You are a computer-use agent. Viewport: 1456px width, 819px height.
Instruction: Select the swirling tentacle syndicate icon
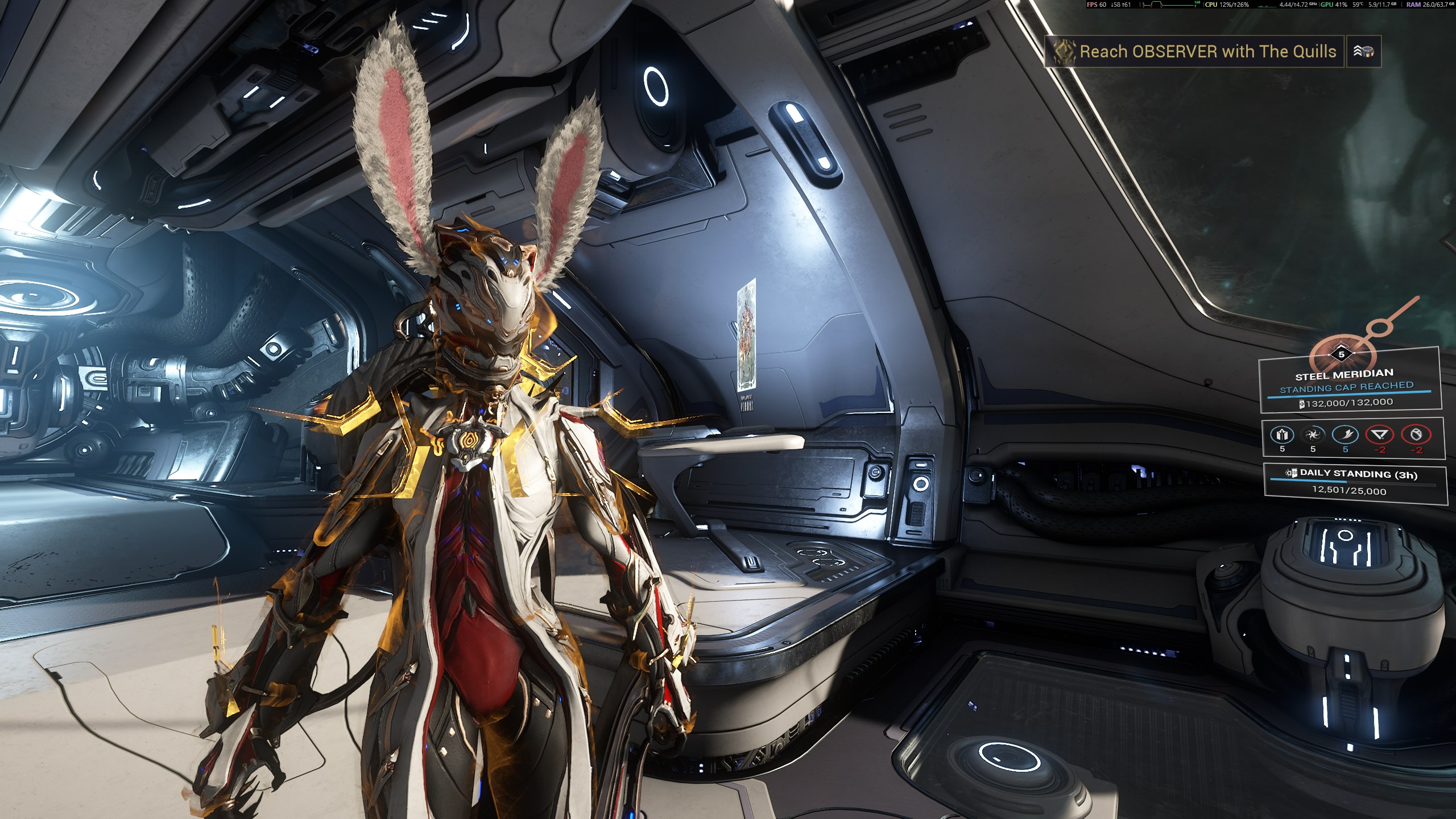[1313, 435]
